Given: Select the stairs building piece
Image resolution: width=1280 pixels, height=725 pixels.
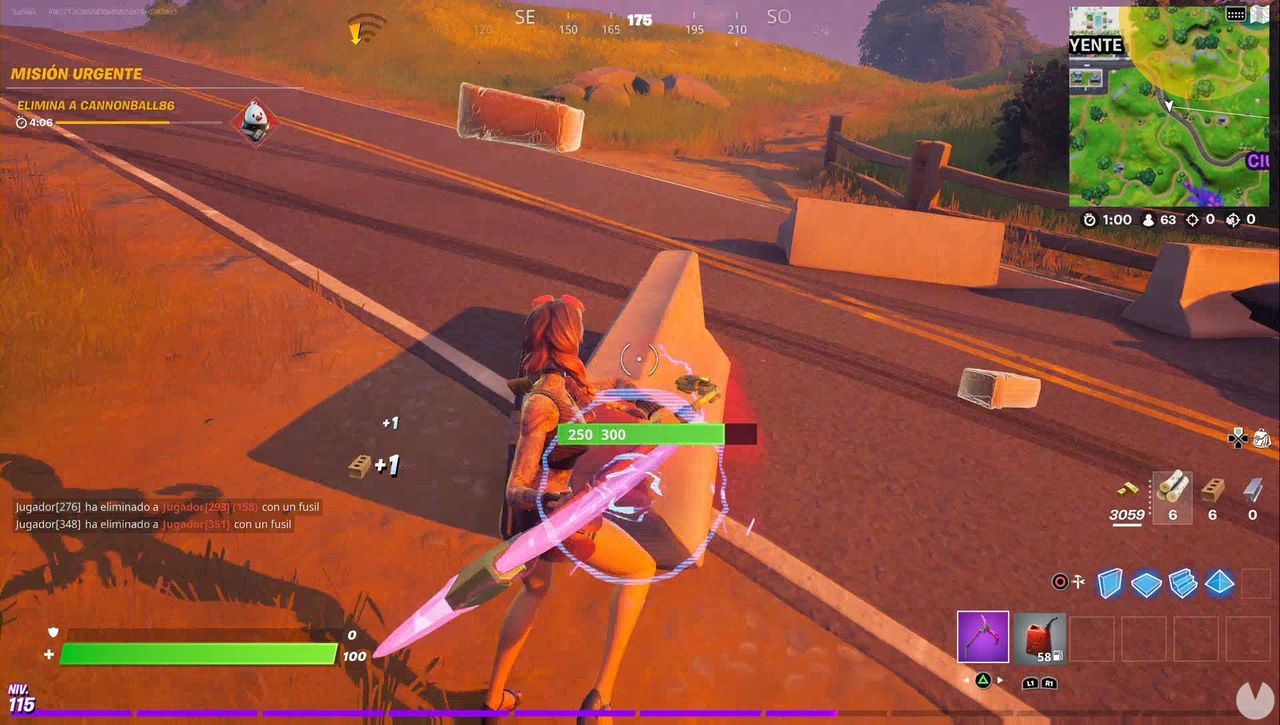Looking at the screenshot, I should (x=1182, y=583).
